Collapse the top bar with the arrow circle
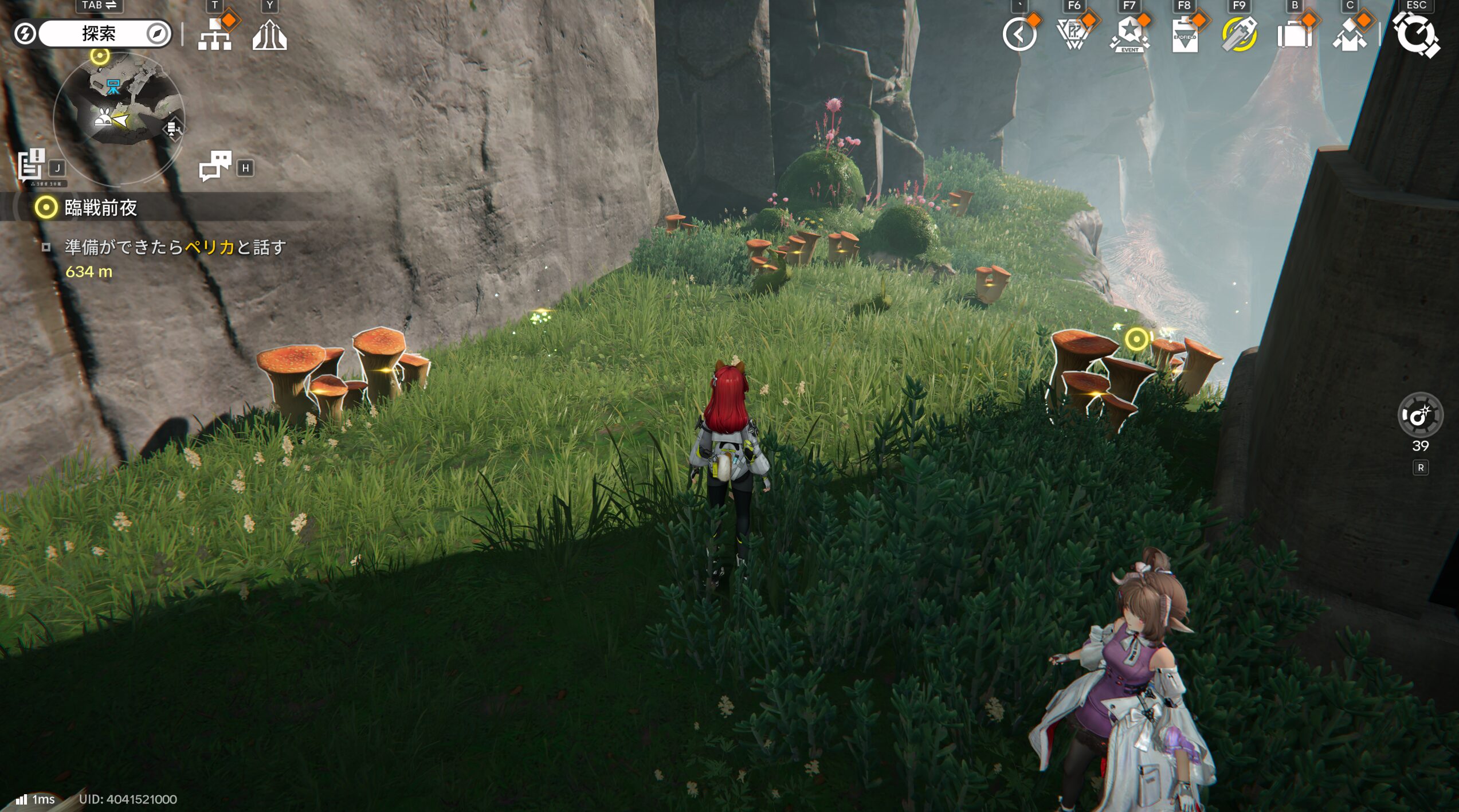 click(x=1019, y=34)
